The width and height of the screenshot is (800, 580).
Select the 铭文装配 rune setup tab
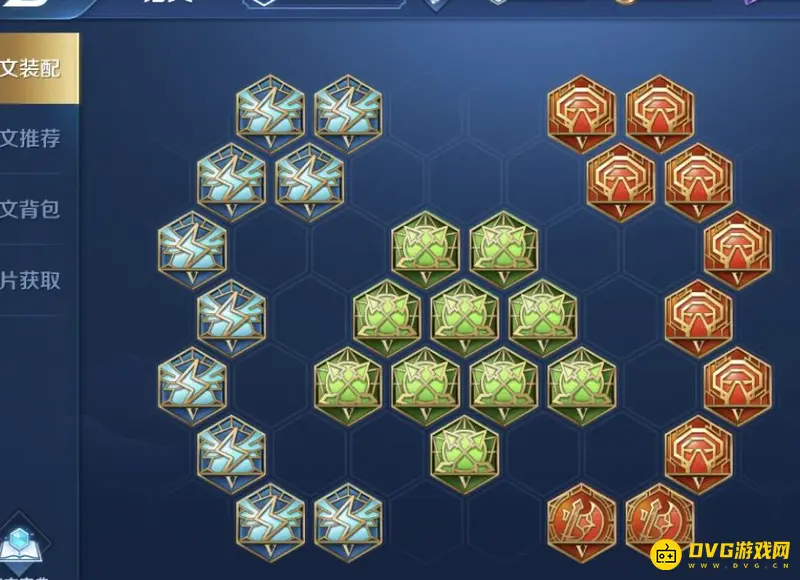(x=35, y=69)
